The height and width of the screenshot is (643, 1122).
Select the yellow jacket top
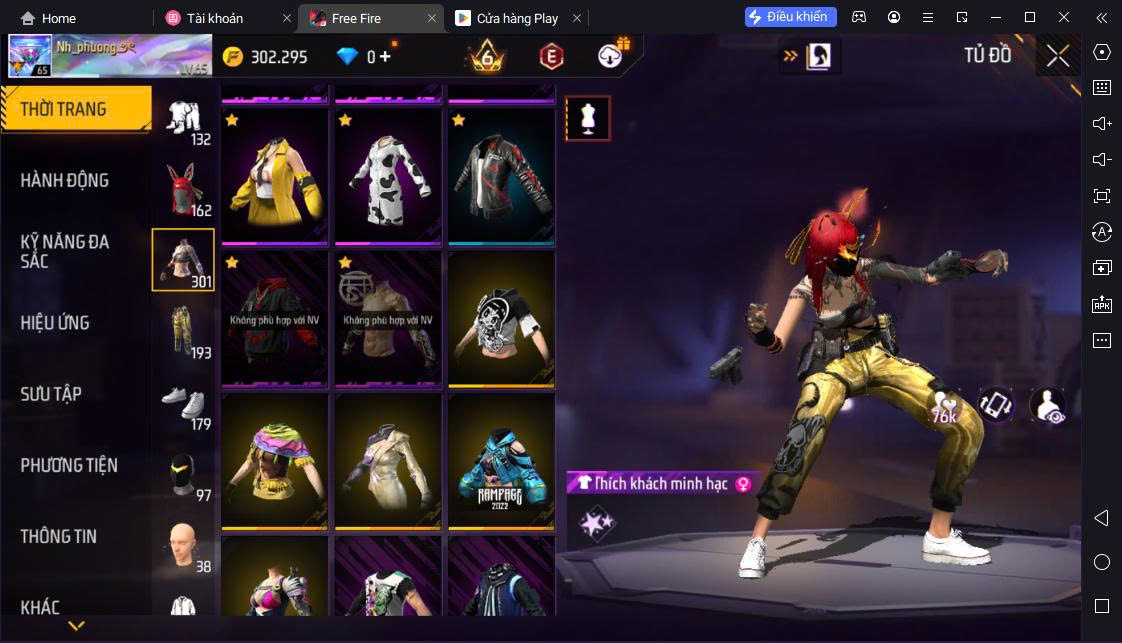click(275, 175)
